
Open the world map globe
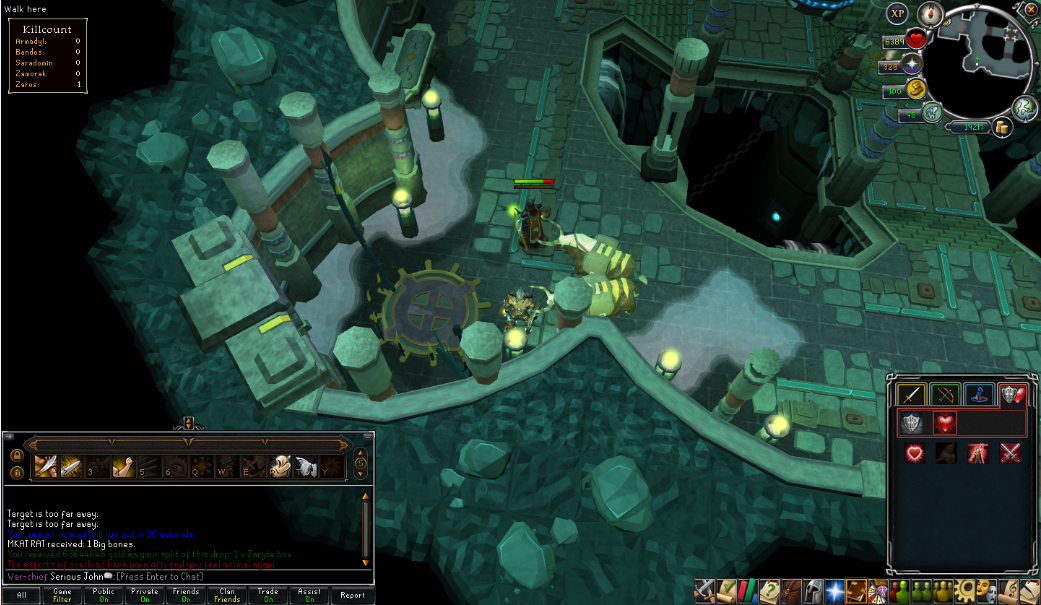click(1024, 107)
